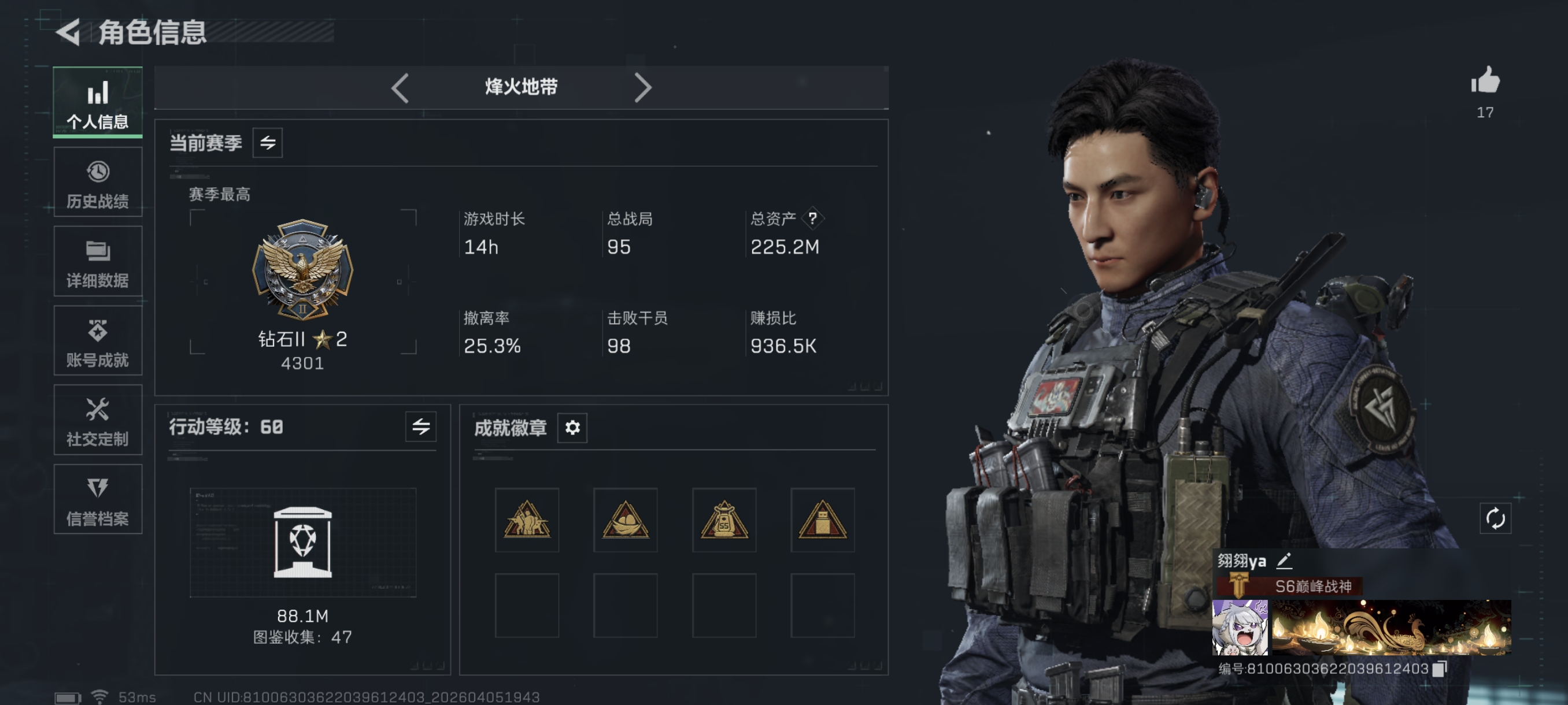The width and height of the screenshot is (1568, 705).
Task: Select the 社交定制 tab
Action: [97, 420]
